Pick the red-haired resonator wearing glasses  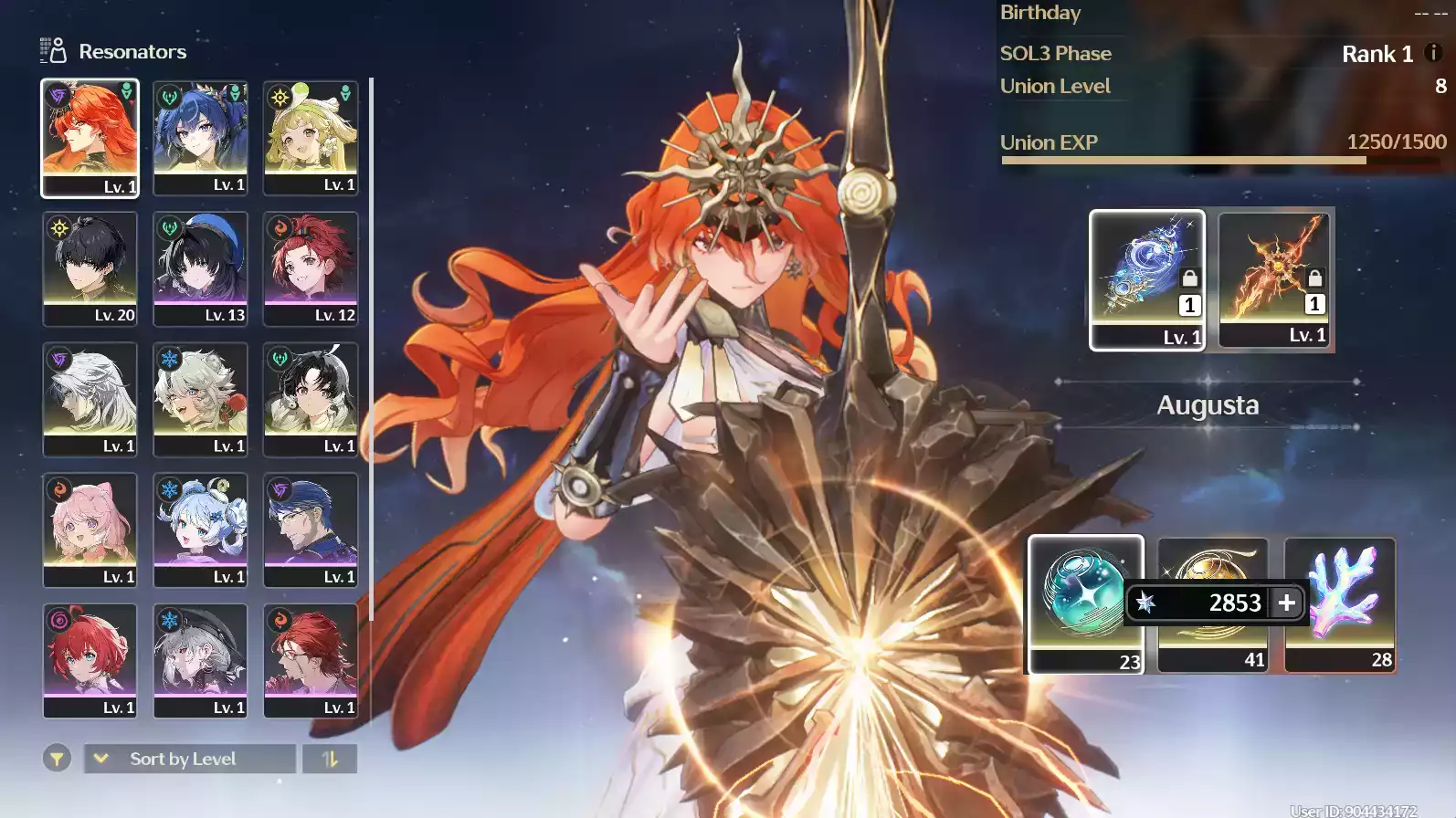(311, 660)
